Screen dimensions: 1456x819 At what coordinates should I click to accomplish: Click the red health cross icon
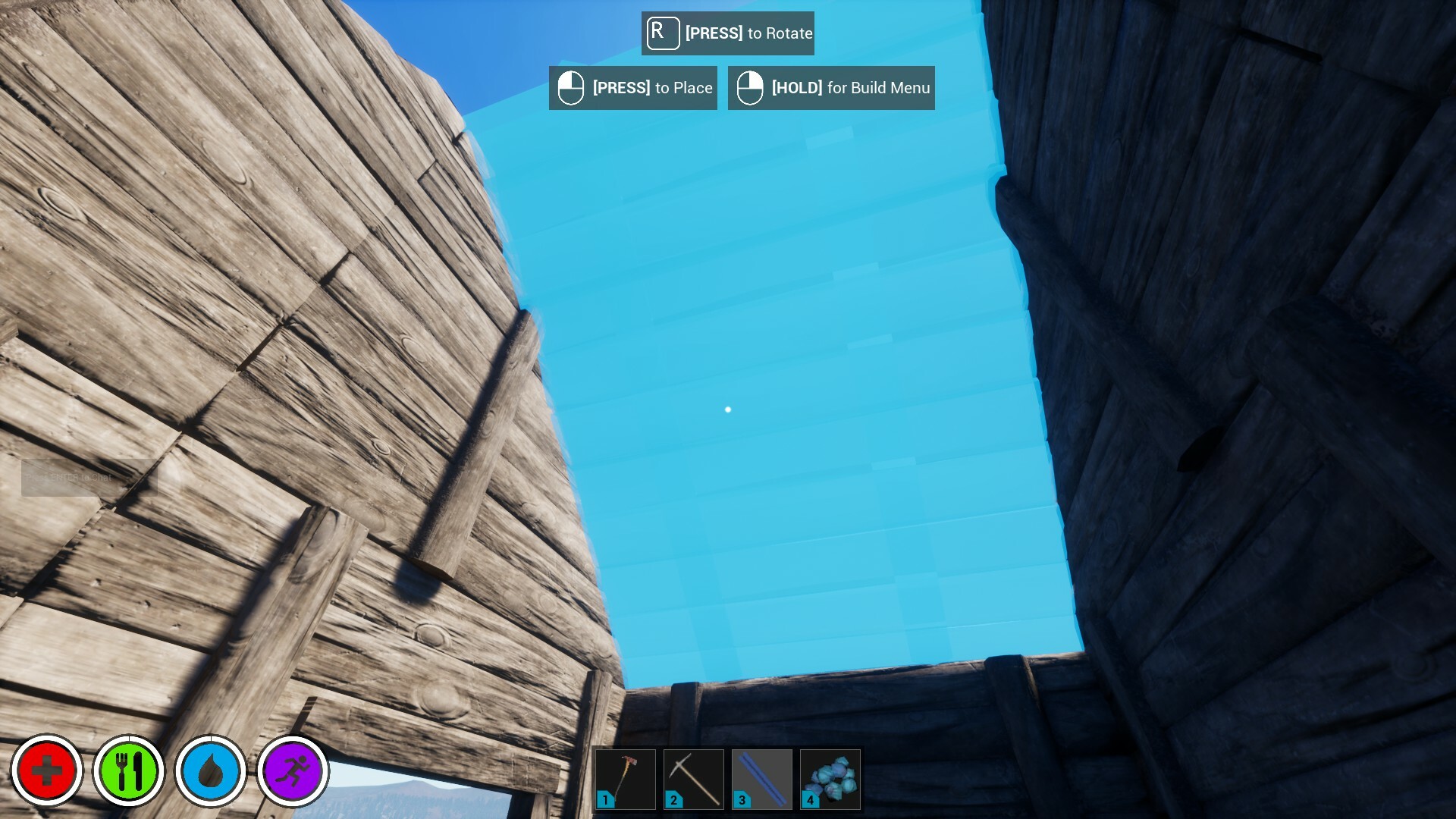[x=47, y=770]
